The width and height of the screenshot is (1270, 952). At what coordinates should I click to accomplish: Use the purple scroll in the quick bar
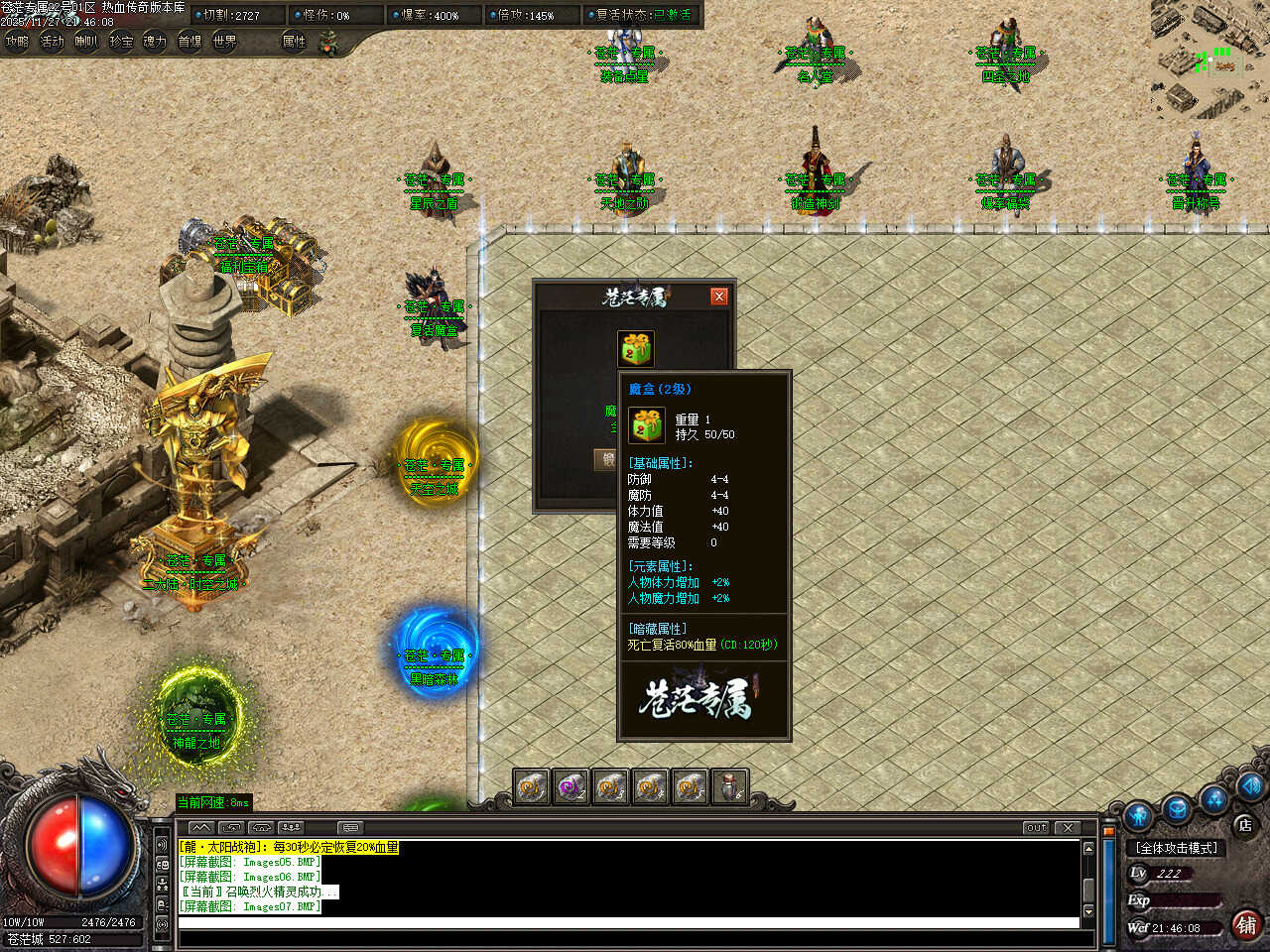click(571, 787)
